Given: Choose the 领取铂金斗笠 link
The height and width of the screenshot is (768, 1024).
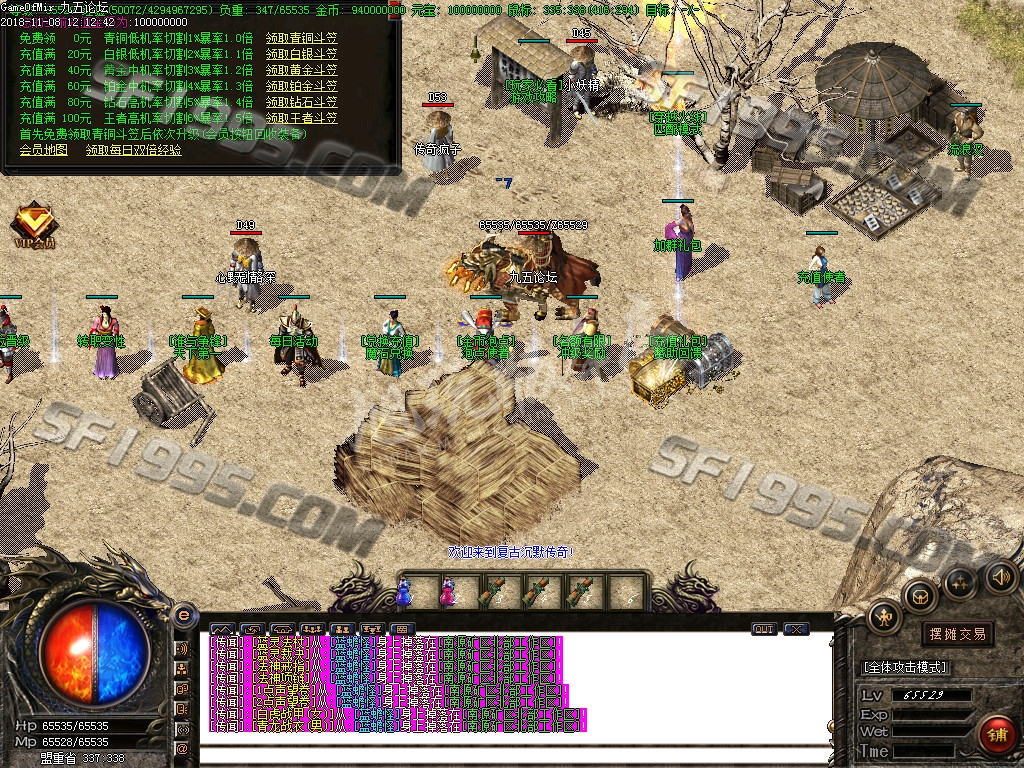Looking at the screenshot, I should click(301, 86).
